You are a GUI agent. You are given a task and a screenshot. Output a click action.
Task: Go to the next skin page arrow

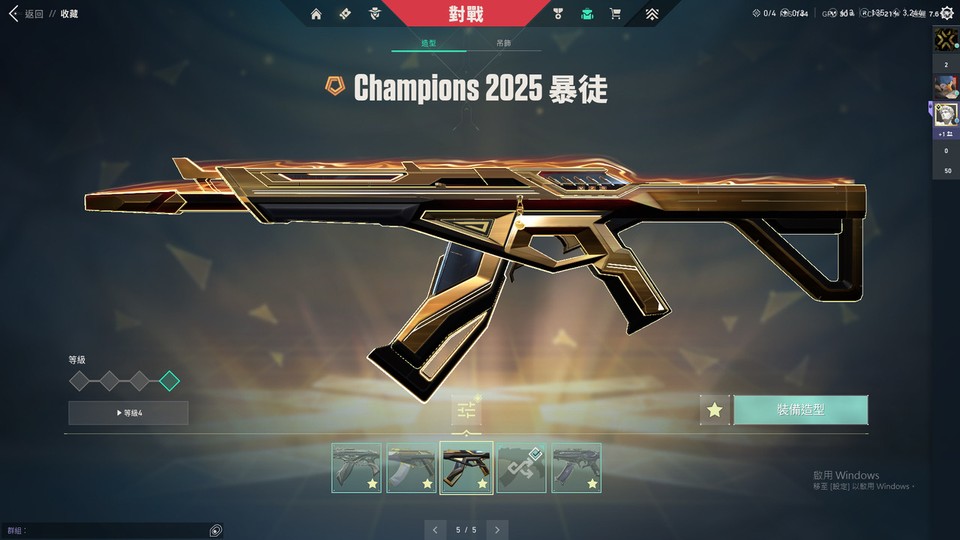[497, 529]
